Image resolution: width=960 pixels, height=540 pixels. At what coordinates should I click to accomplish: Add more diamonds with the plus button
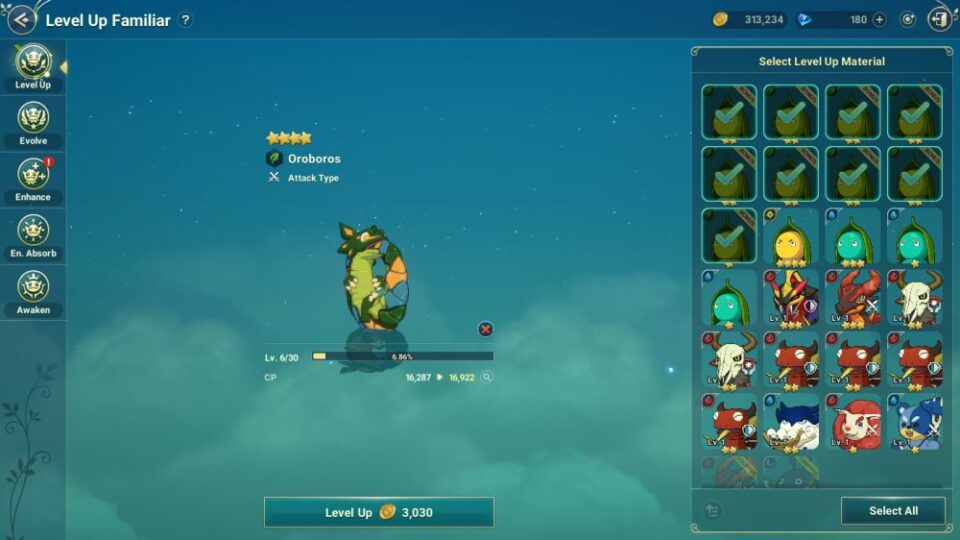pos(879,19)
